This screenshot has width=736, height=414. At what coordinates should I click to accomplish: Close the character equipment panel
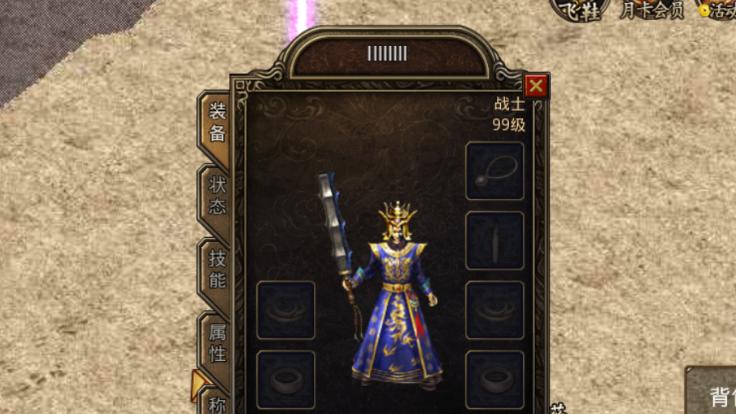[x=536, y=86]
